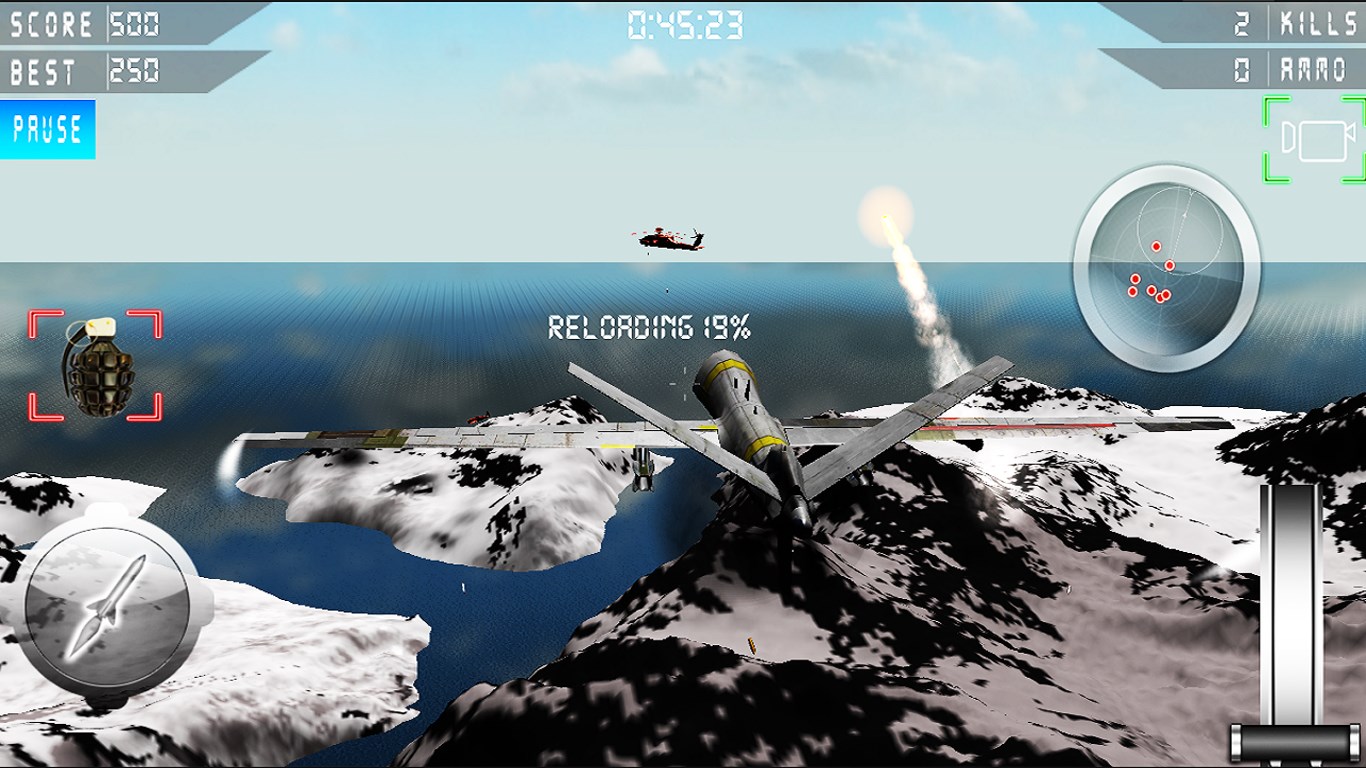Click the RELOADING 19% status text

(651, 324)
